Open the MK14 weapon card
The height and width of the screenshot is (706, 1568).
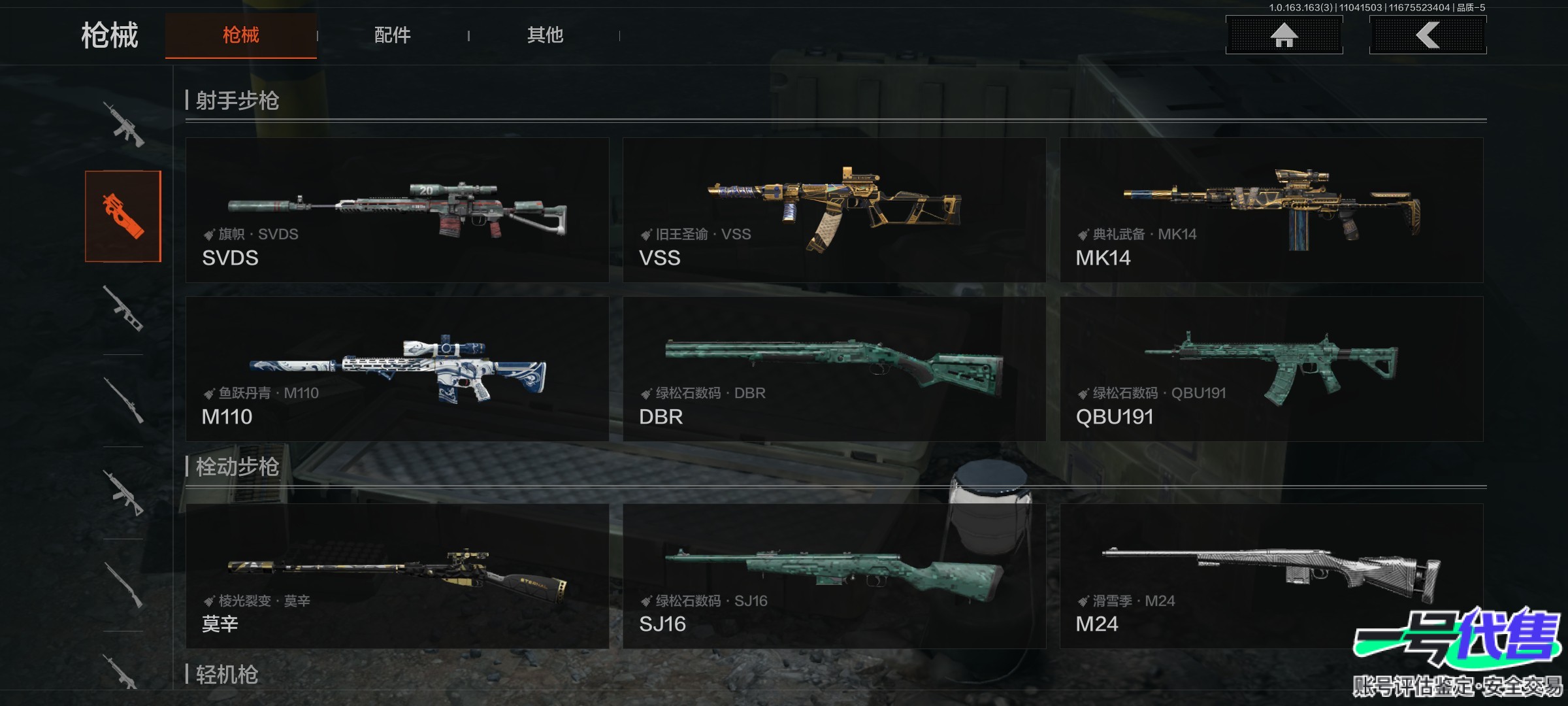(1271, 210)
